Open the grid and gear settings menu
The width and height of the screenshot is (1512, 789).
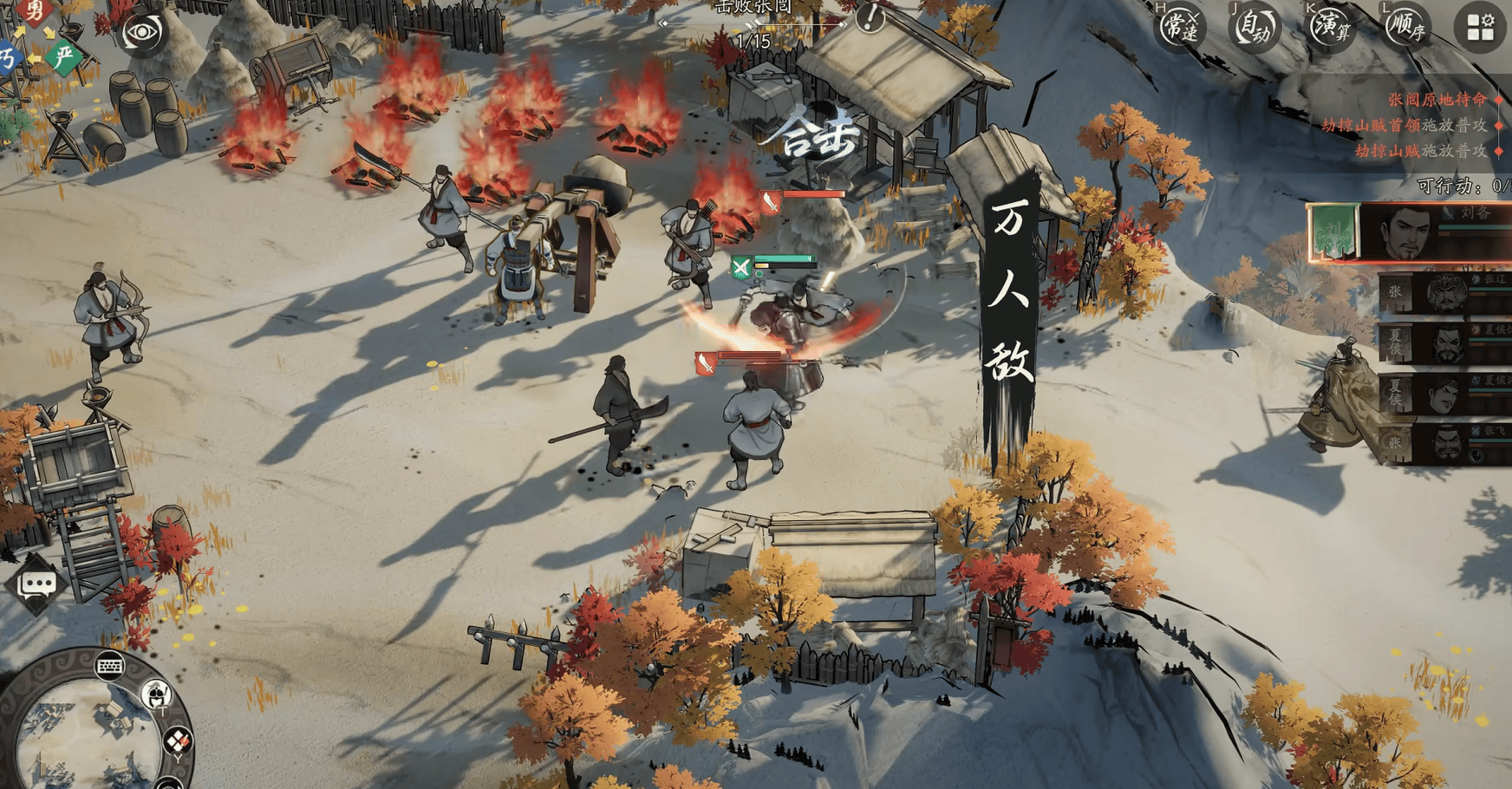(x=1480, y=28)
